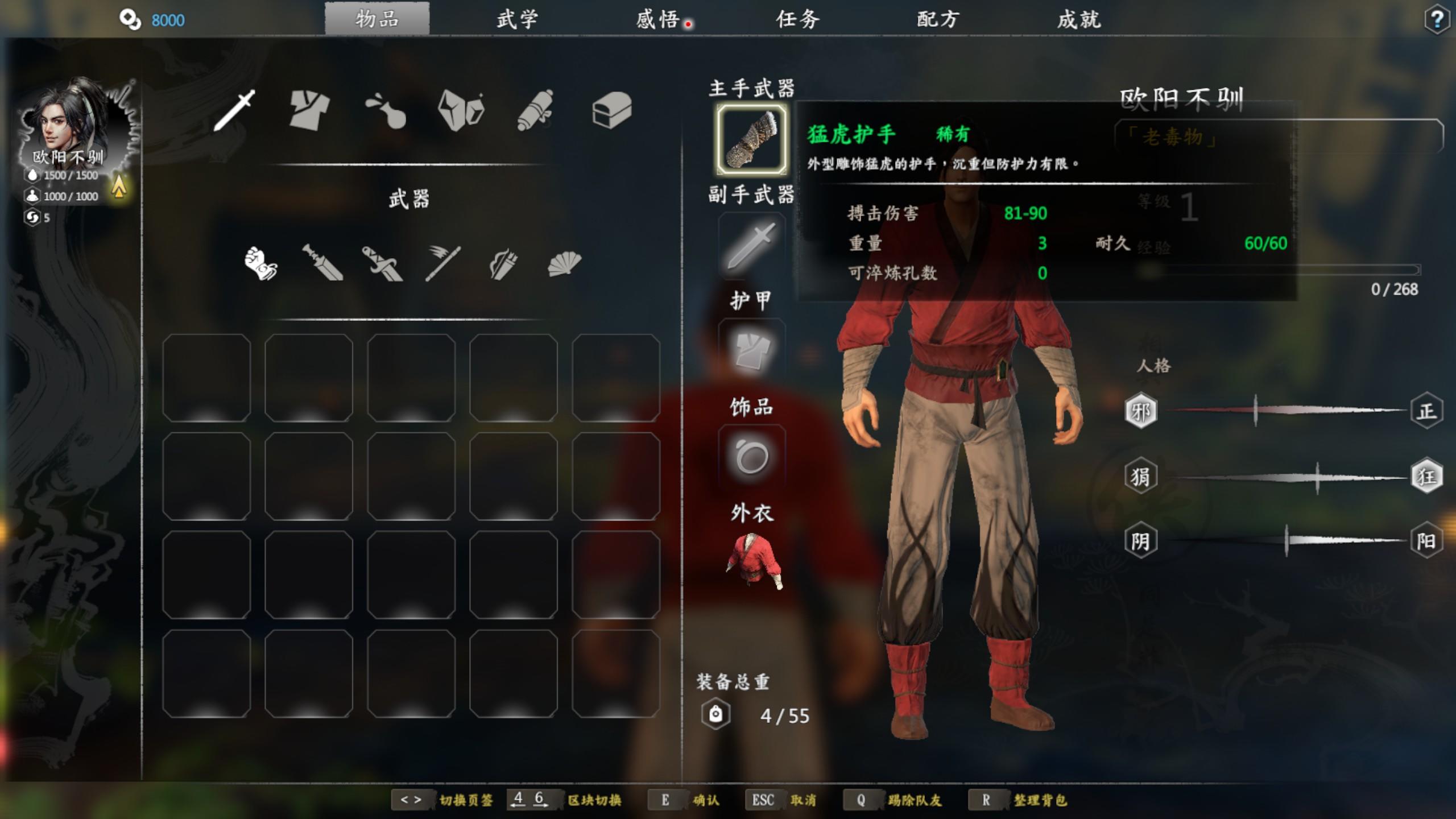Viewport: 1456px width, 819px height.
Task: Select the scroll category icon
Action: pyautogui.click(x=536, y=110)
